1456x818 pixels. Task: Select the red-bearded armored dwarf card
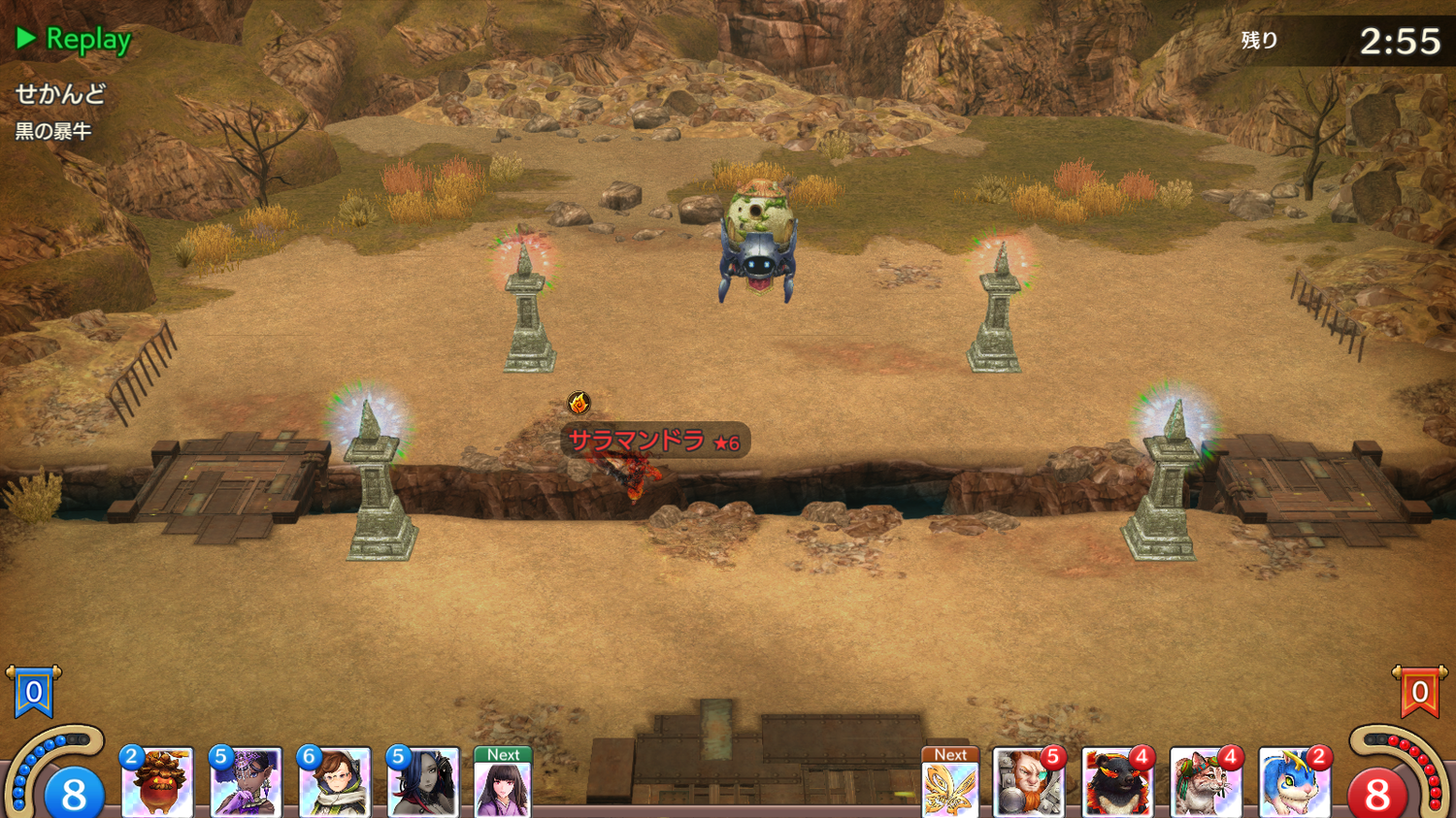[x=1028, y=782]
